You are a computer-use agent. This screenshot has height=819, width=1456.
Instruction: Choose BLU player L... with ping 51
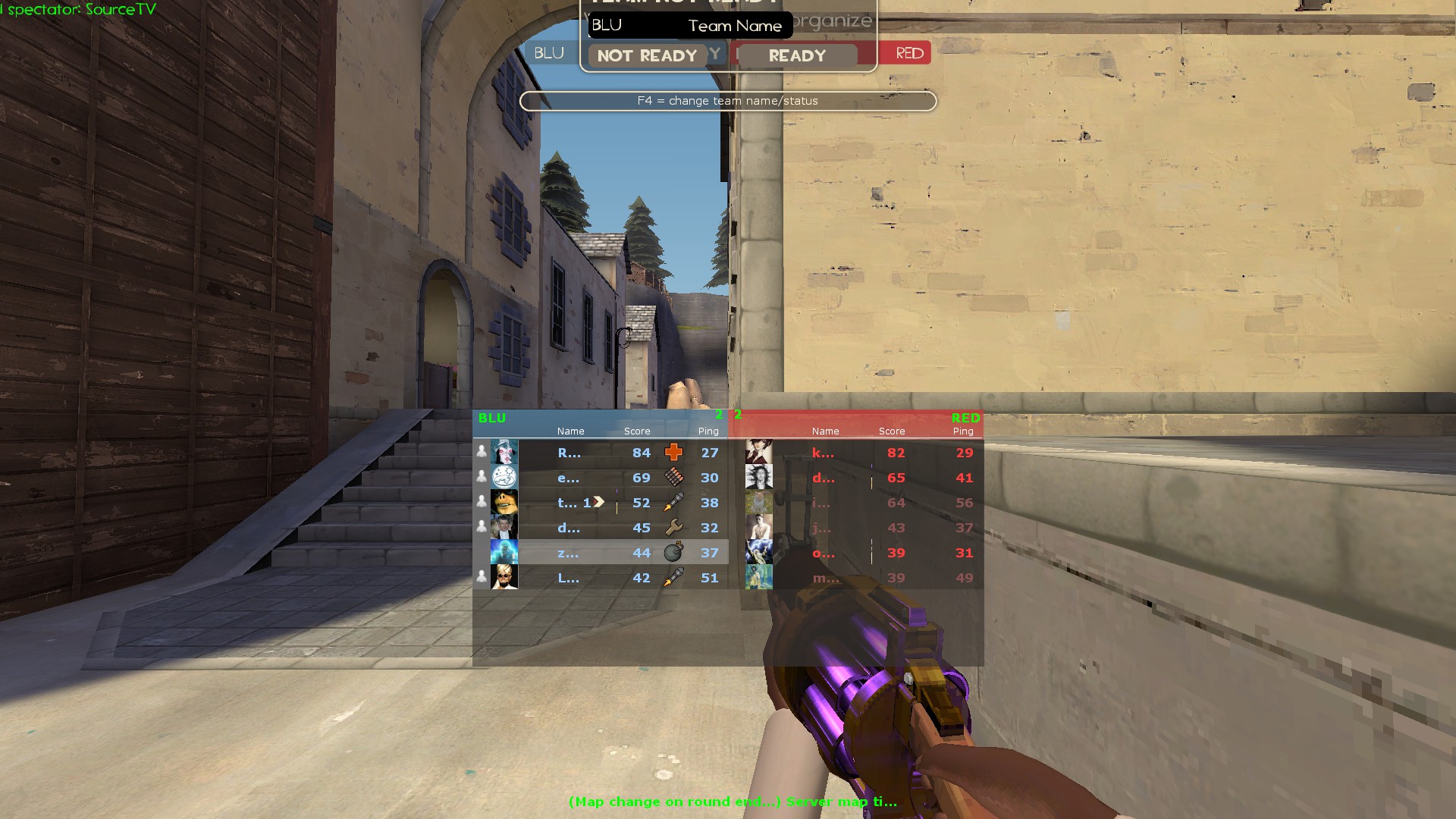(599, 578)
